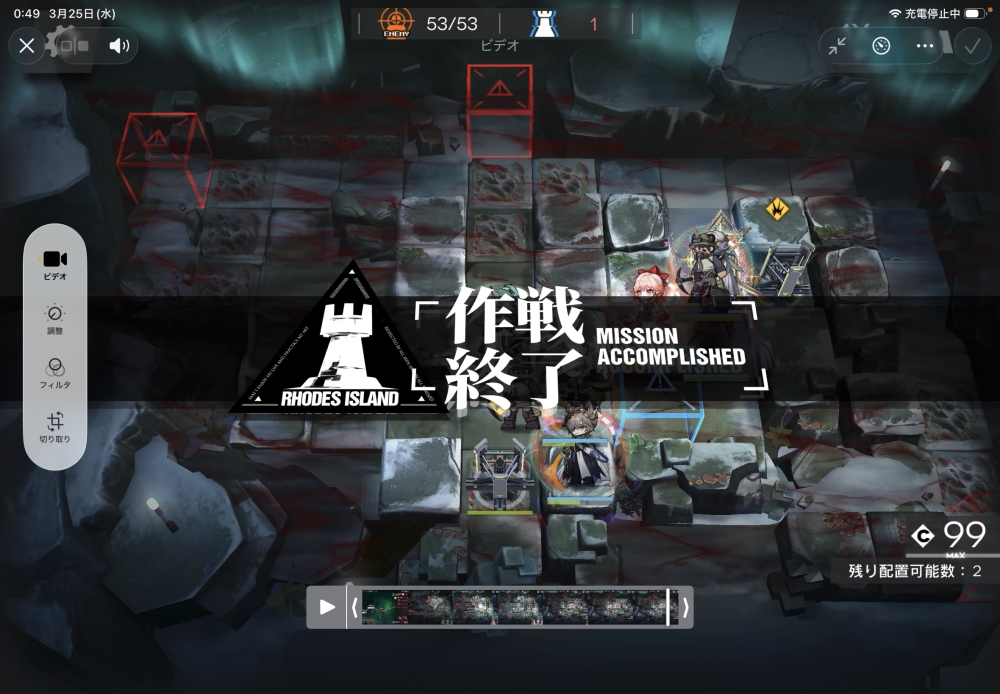
Task: Toggle the video sound speaker icon
Action: tap(119, 45)
